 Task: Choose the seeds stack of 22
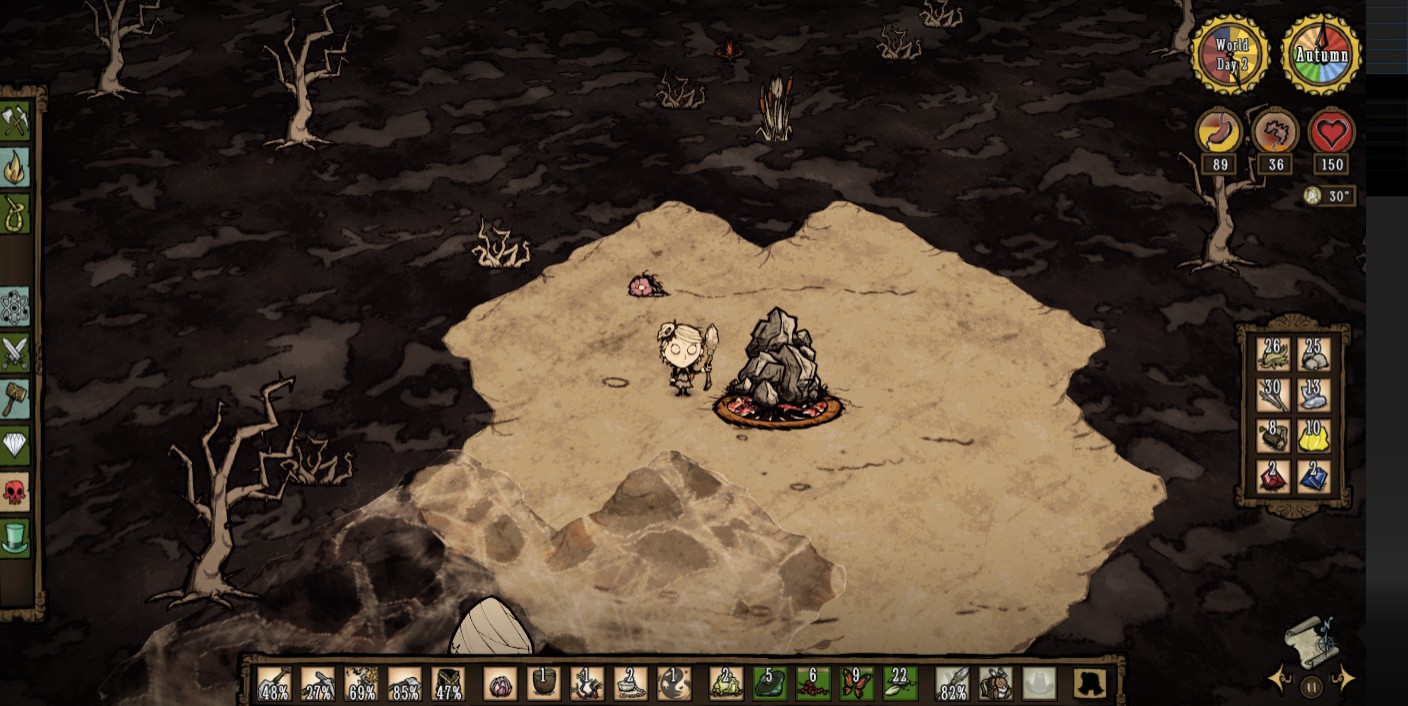900,683
